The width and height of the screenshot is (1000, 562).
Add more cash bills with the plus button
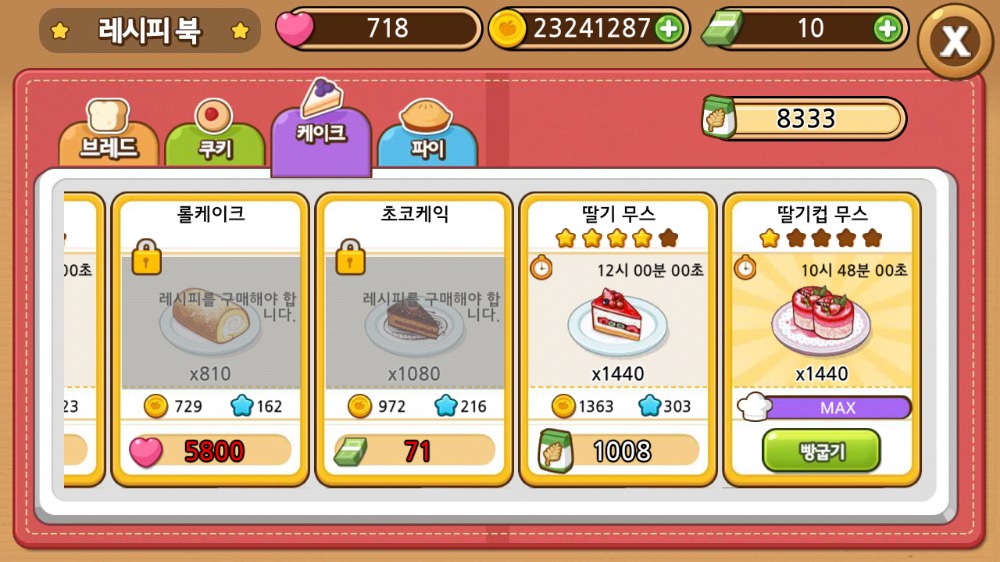[886, 29]
